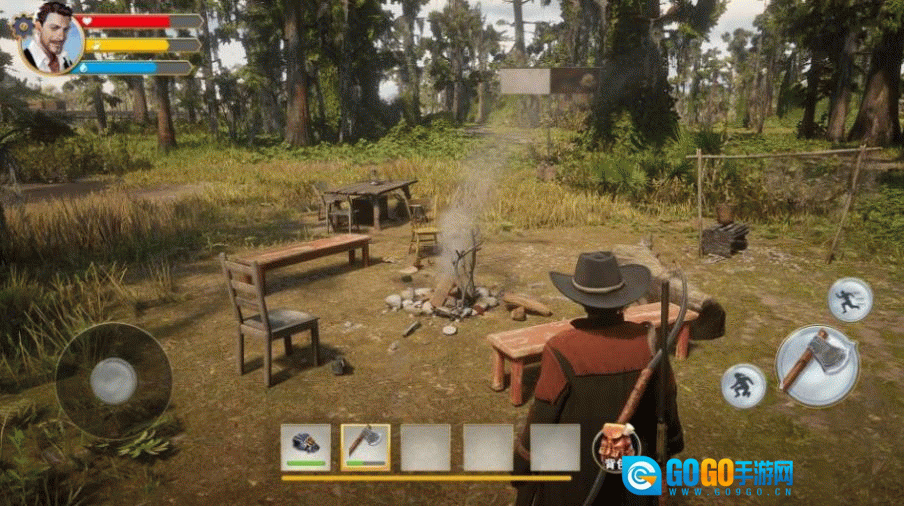
Task: Open settings via the gear badge
Action: [22, 23]
